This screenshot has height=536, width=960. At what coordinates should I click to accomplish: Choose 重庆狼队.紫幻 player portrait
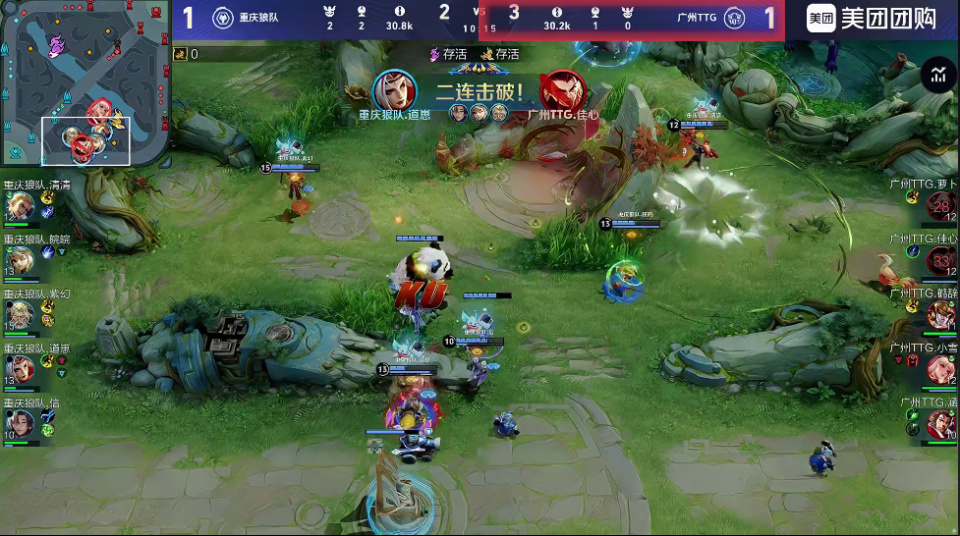point(19,315)
